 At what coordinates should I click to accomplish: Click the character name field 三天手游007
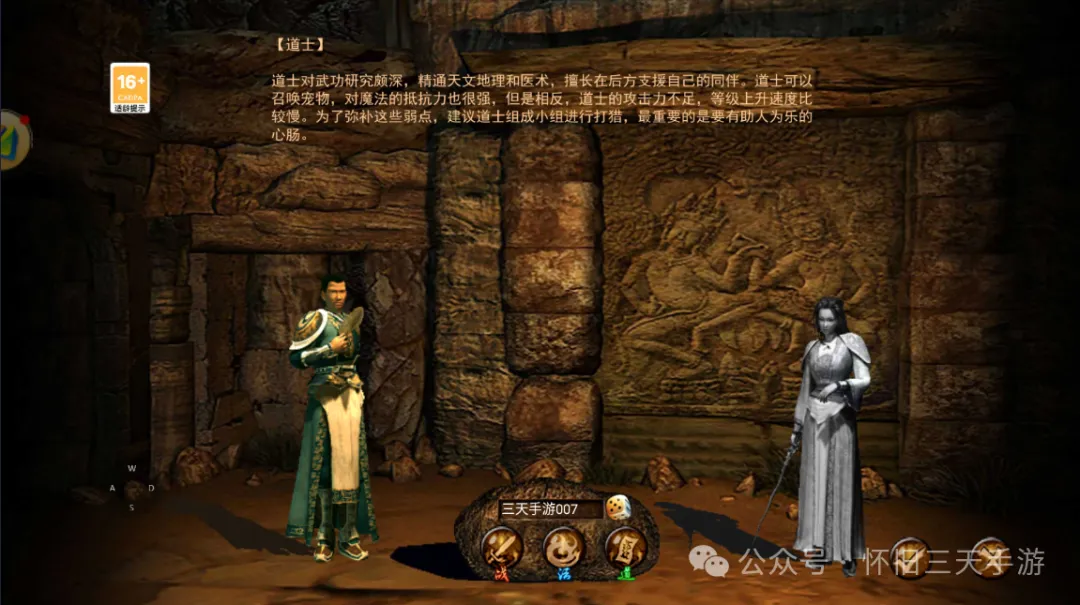click(x=549, y=509)
